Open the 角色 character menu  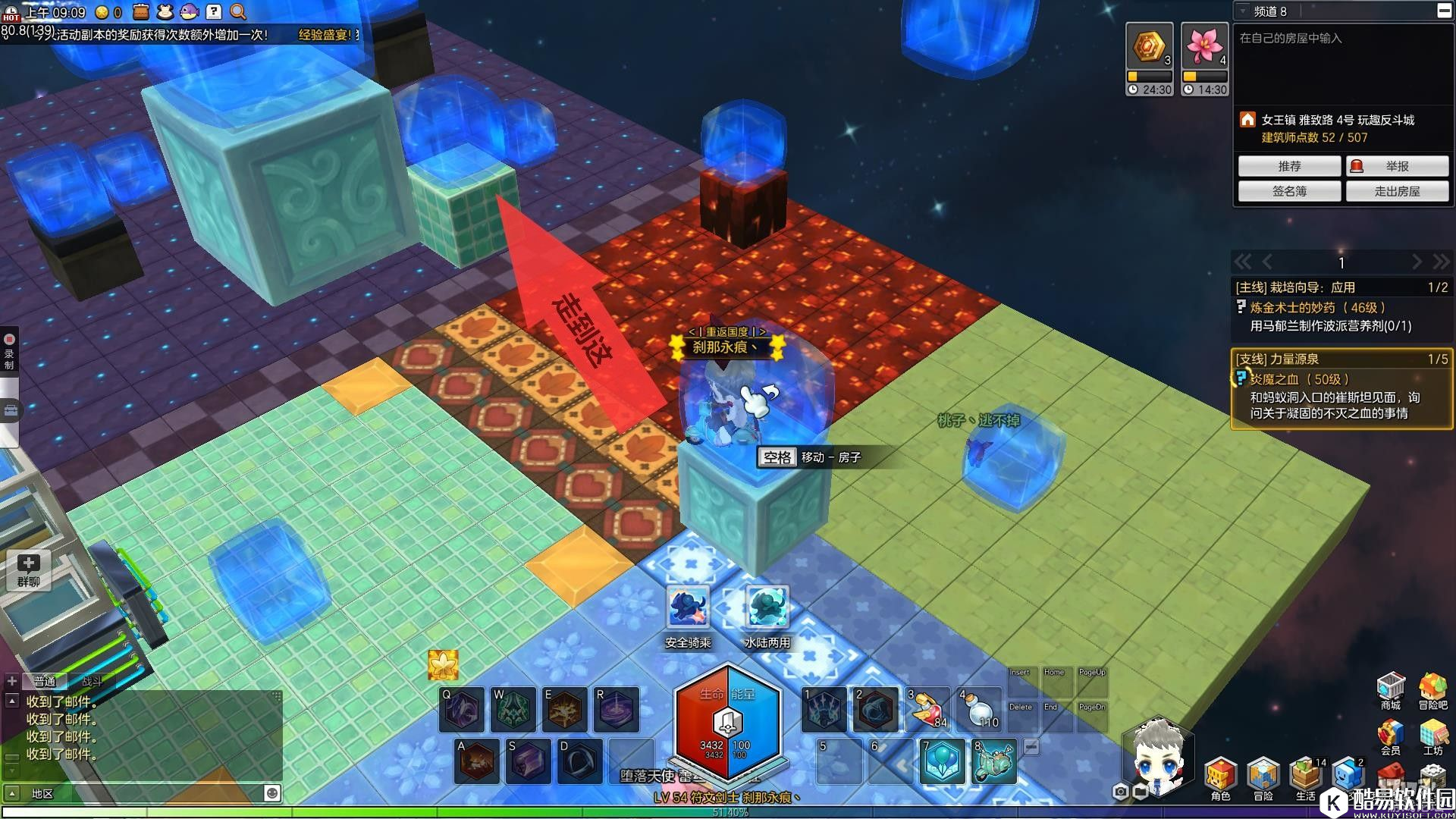point(1220,777)
